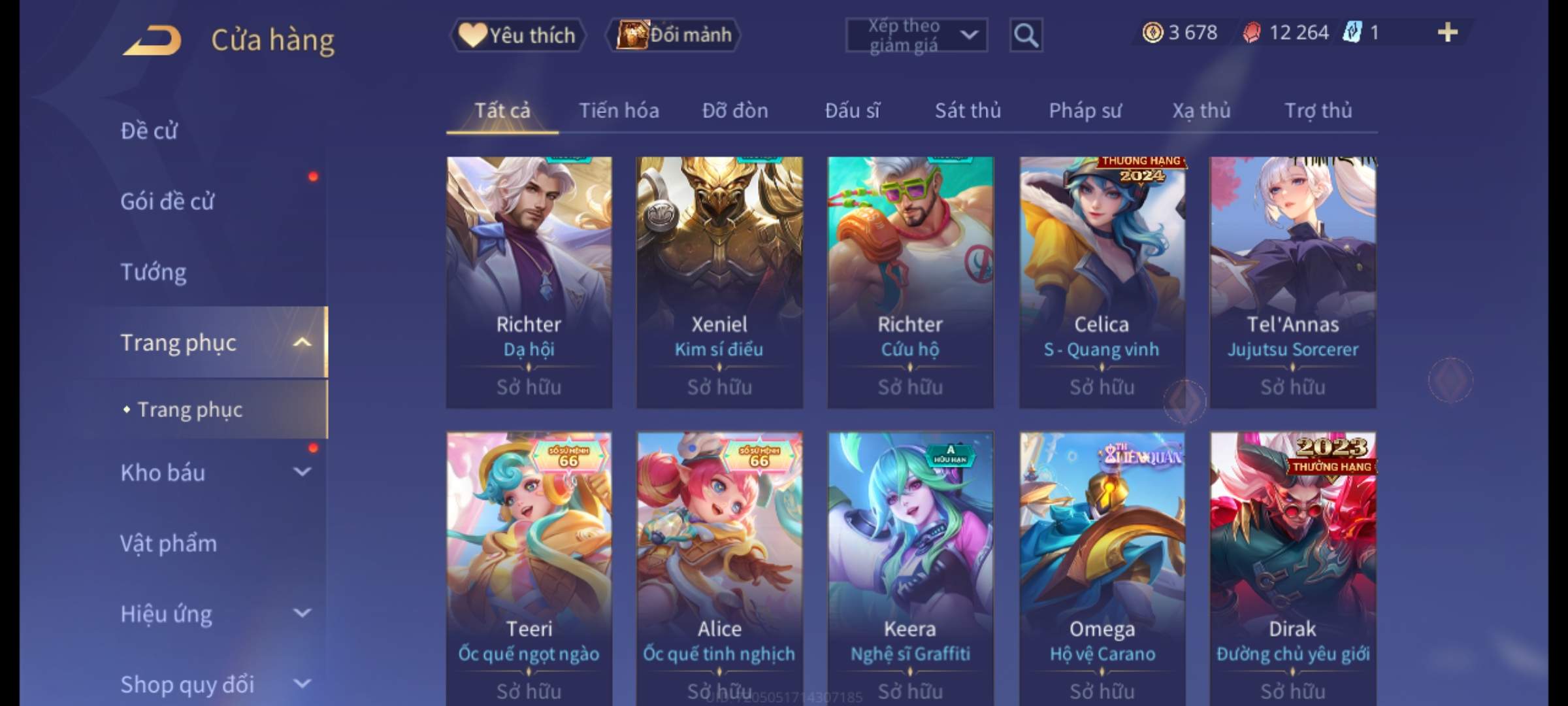View the Keera Nghệ sĩ Graffiti skin
Viewport: 1568px width, 706px height.
(x=910, y=562)
